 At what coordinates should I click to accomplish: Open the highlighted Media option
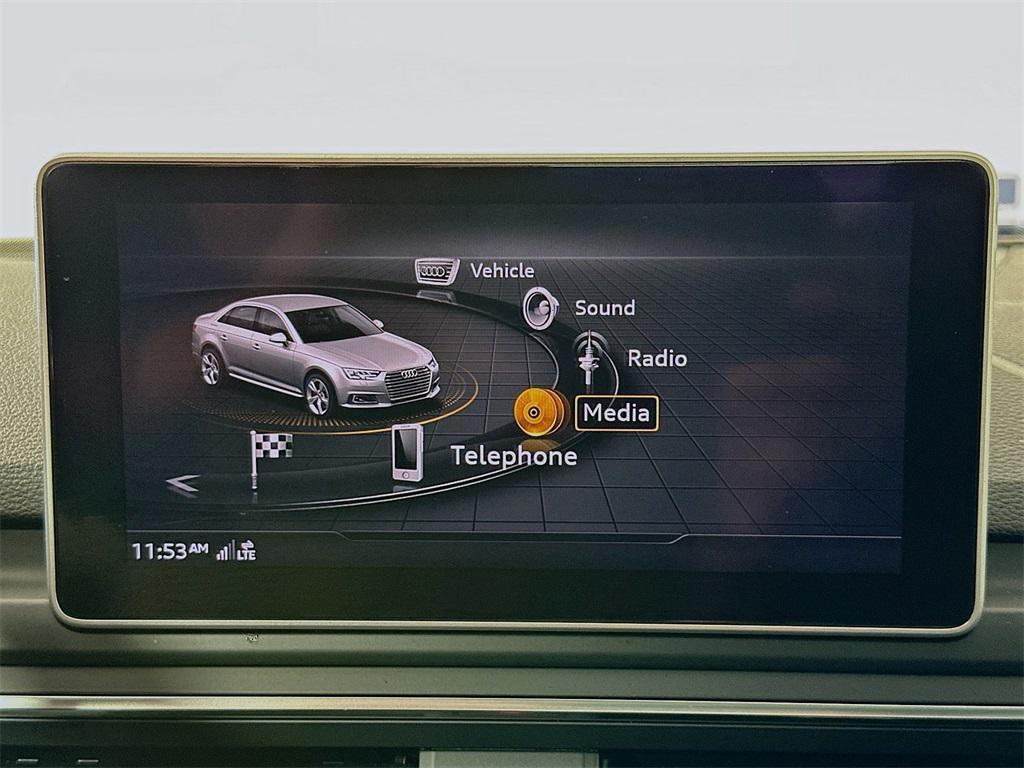616,413
